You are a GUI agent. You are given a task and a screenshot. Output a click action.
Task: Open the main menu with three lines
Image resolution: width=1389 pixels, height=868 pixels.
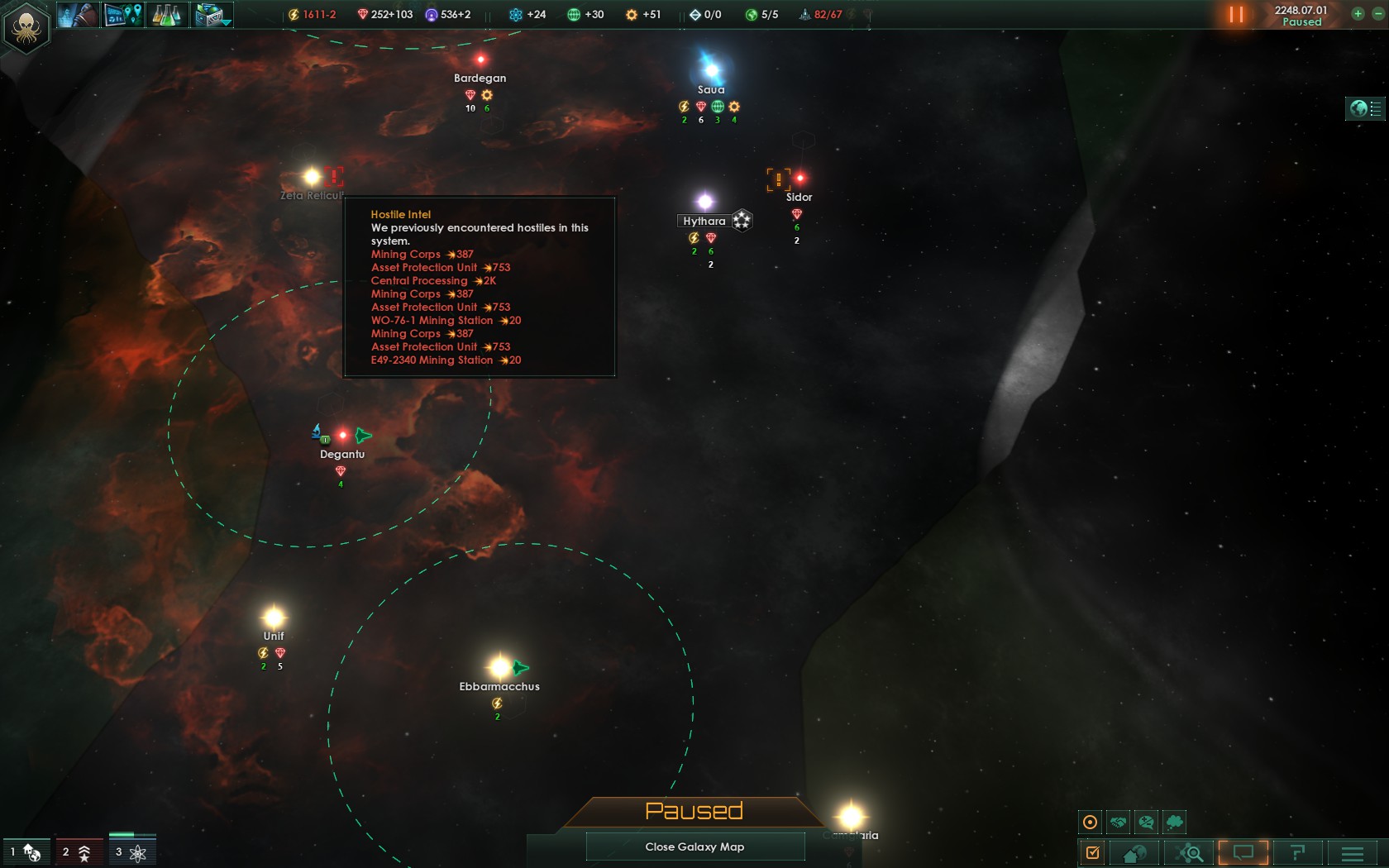coord(1353,852)
